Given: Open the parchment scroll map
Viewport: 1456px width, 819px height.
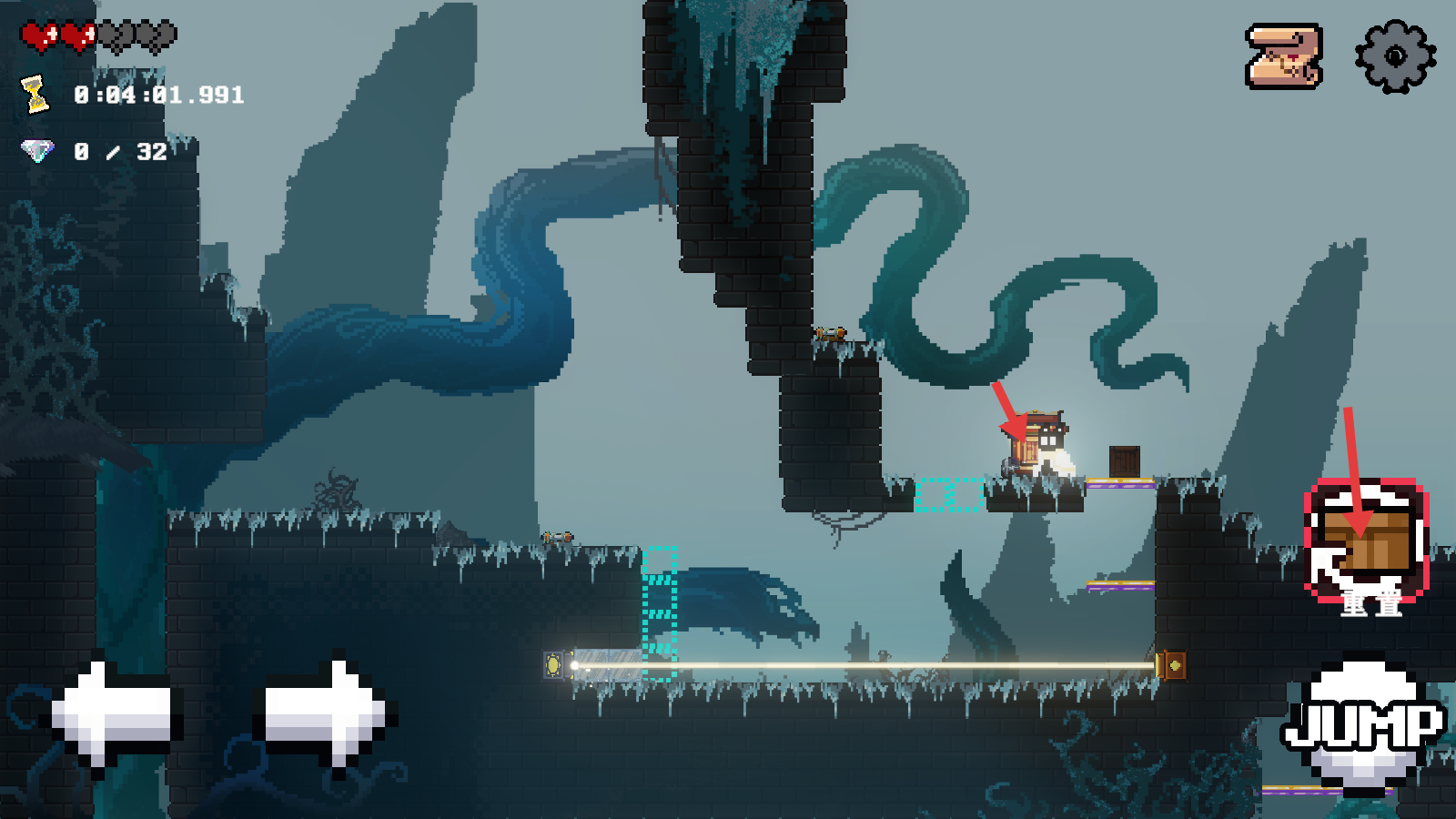Looking at the screenshot, I should point(1283,56).
